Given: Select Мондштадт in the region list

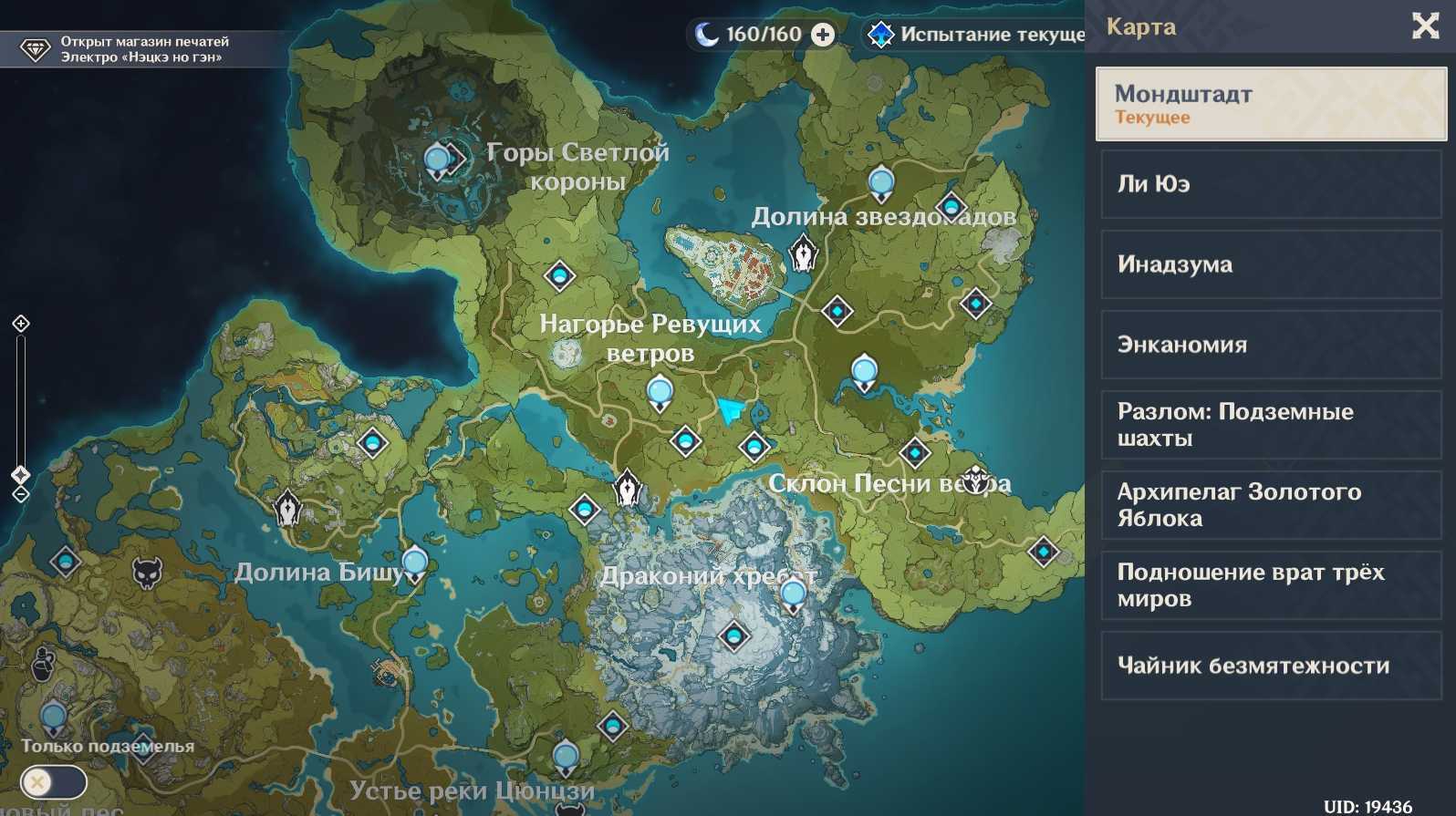Looking at the screenshot, I should (1271, 104).
